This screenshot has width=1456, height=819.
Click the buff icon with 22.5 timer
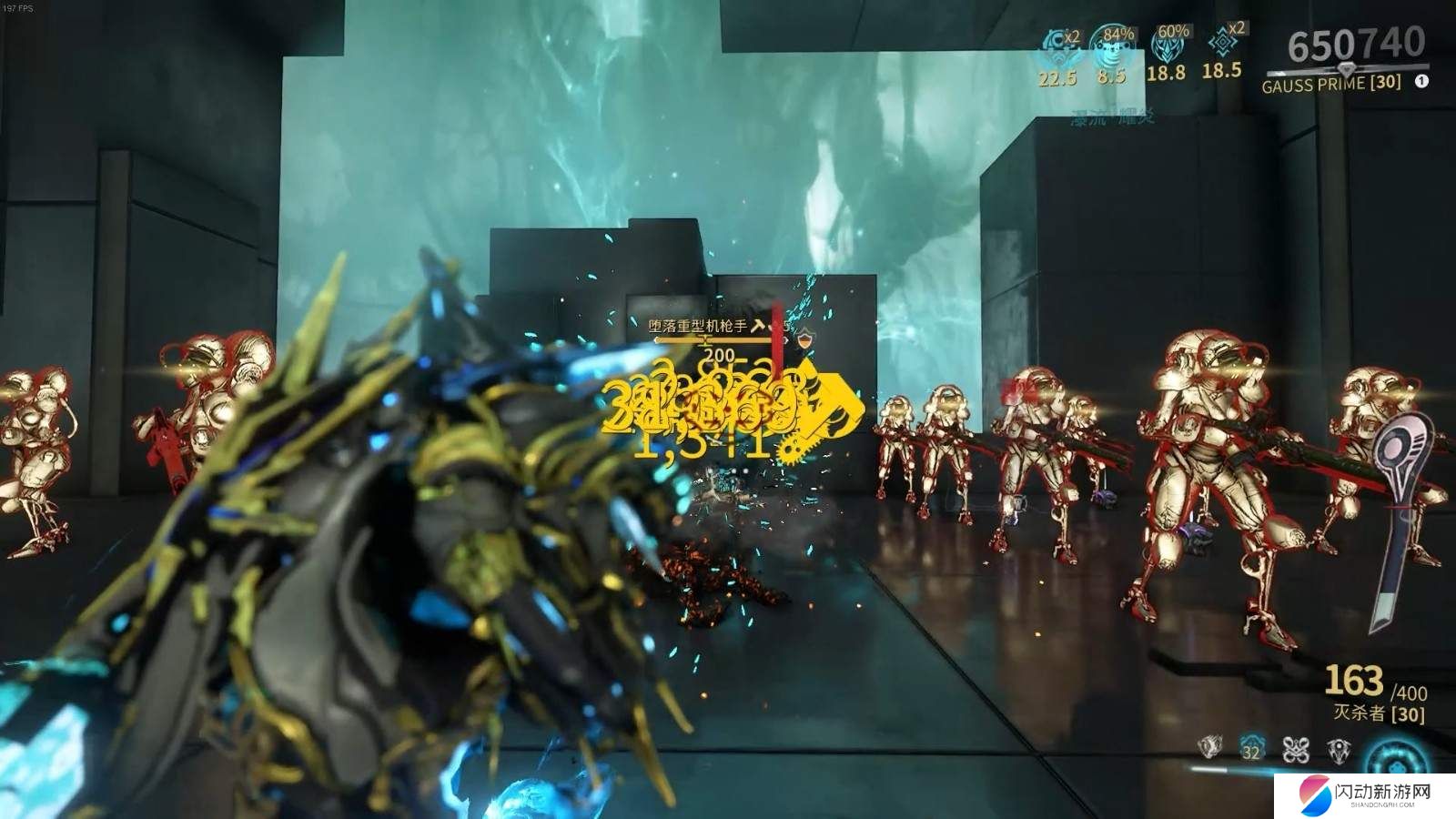point(1057,44)
